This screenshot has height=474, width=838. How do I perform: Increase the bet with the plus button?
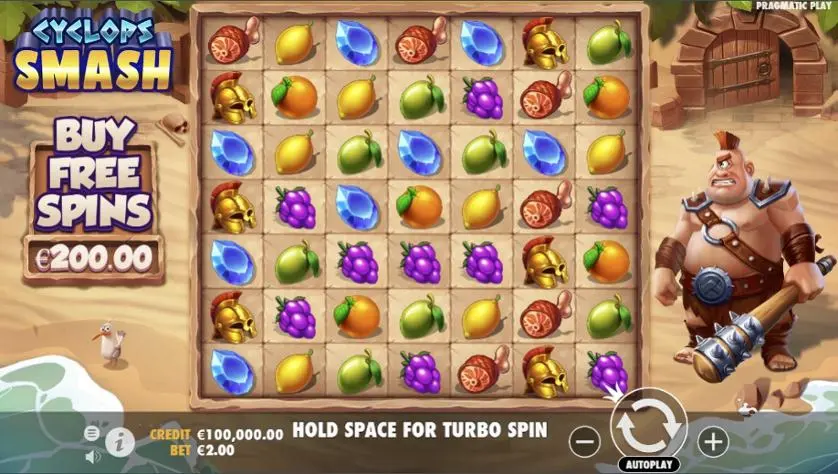(x=712, y=440)
